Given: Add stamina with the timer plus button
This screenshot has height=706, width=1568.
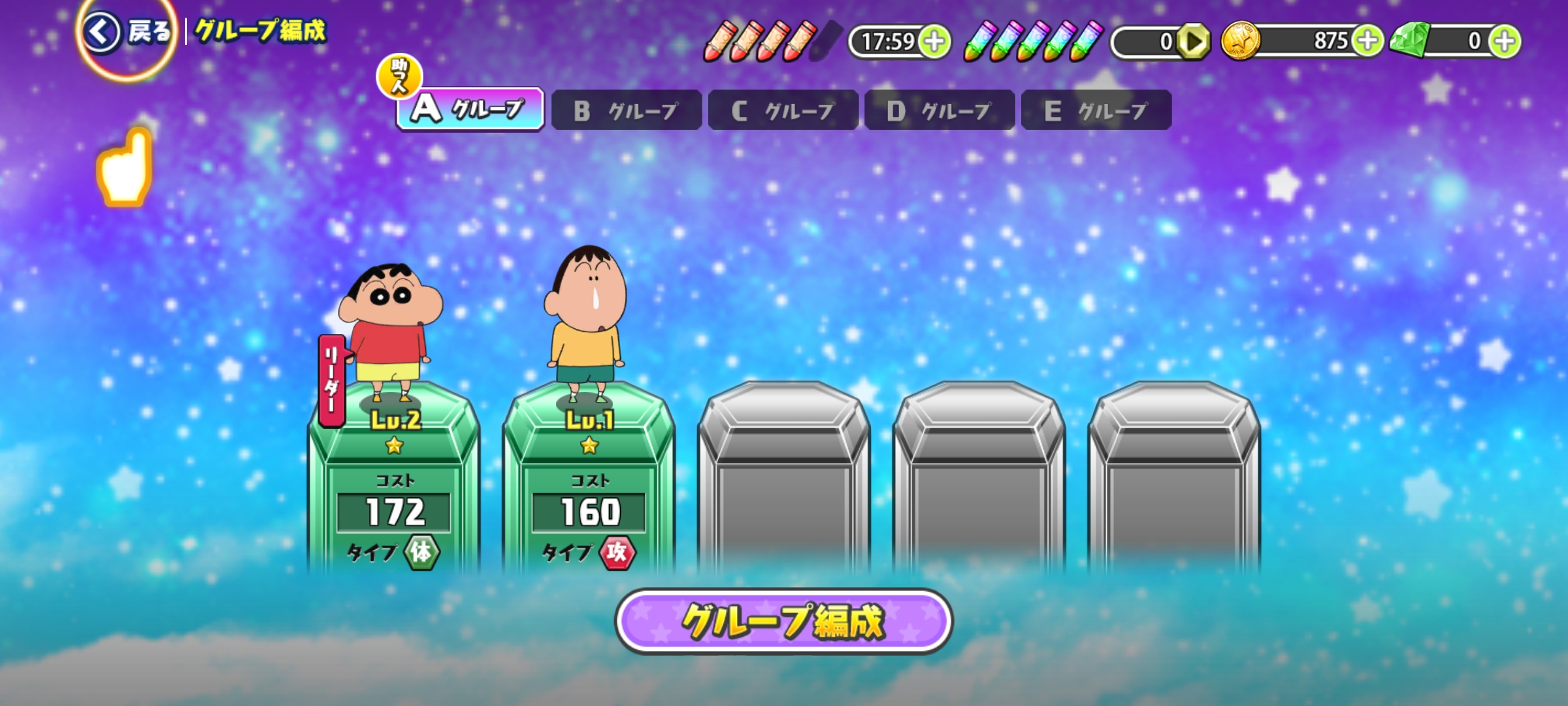Looking at the screenshot, I should click(x=934, y=42).
